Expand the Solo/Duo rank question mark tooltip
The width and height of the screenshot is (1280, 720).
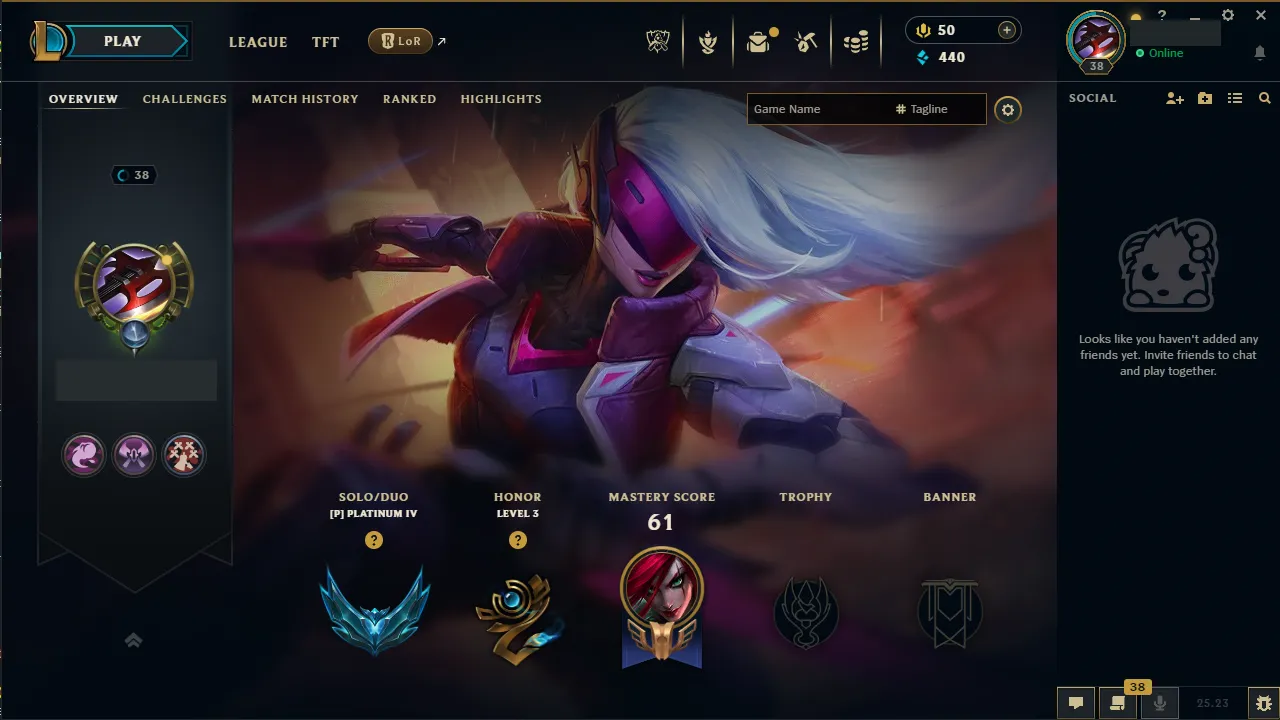tap(373, 540)
